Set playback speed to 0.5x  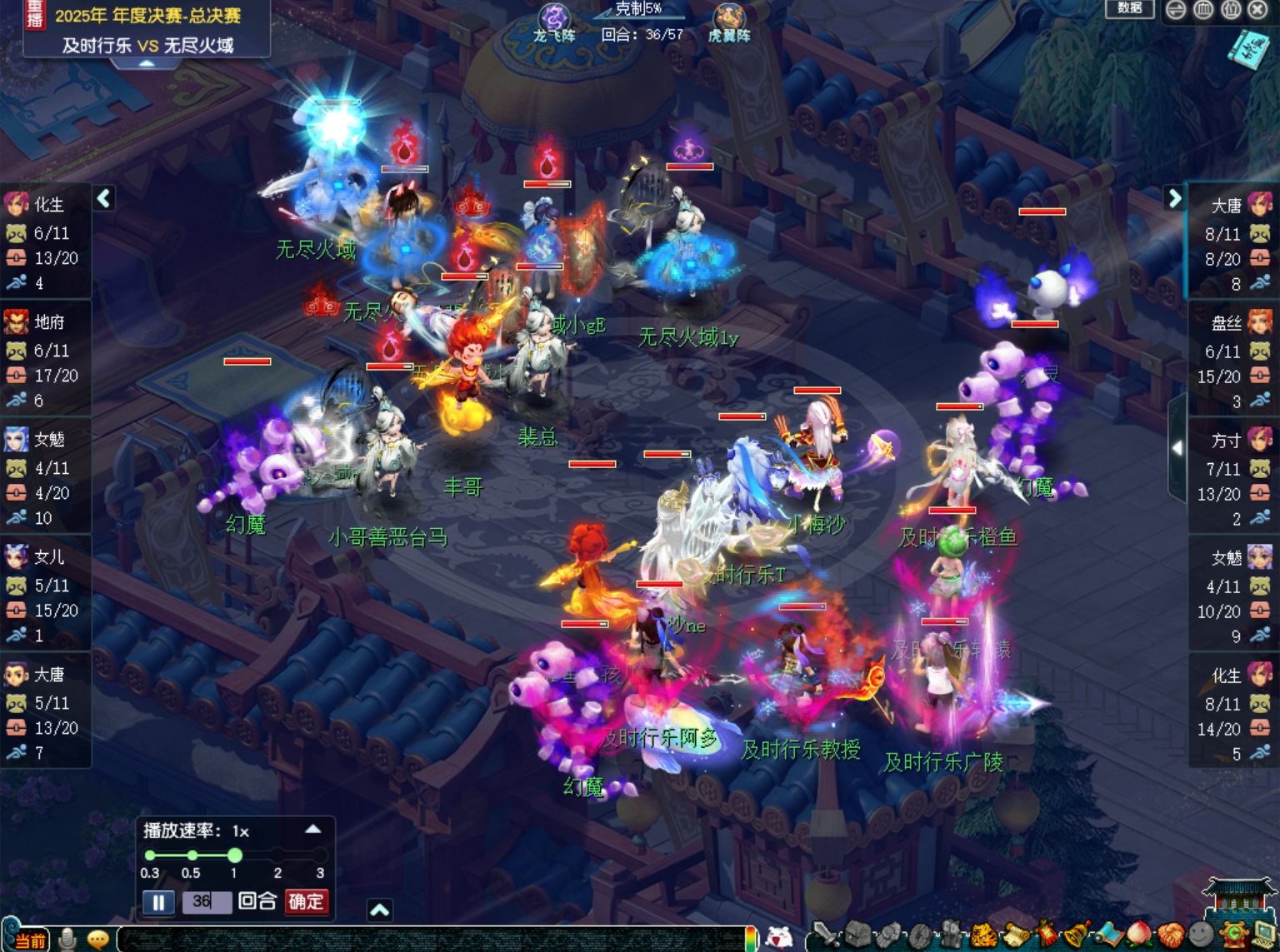[x=192, y=855]
